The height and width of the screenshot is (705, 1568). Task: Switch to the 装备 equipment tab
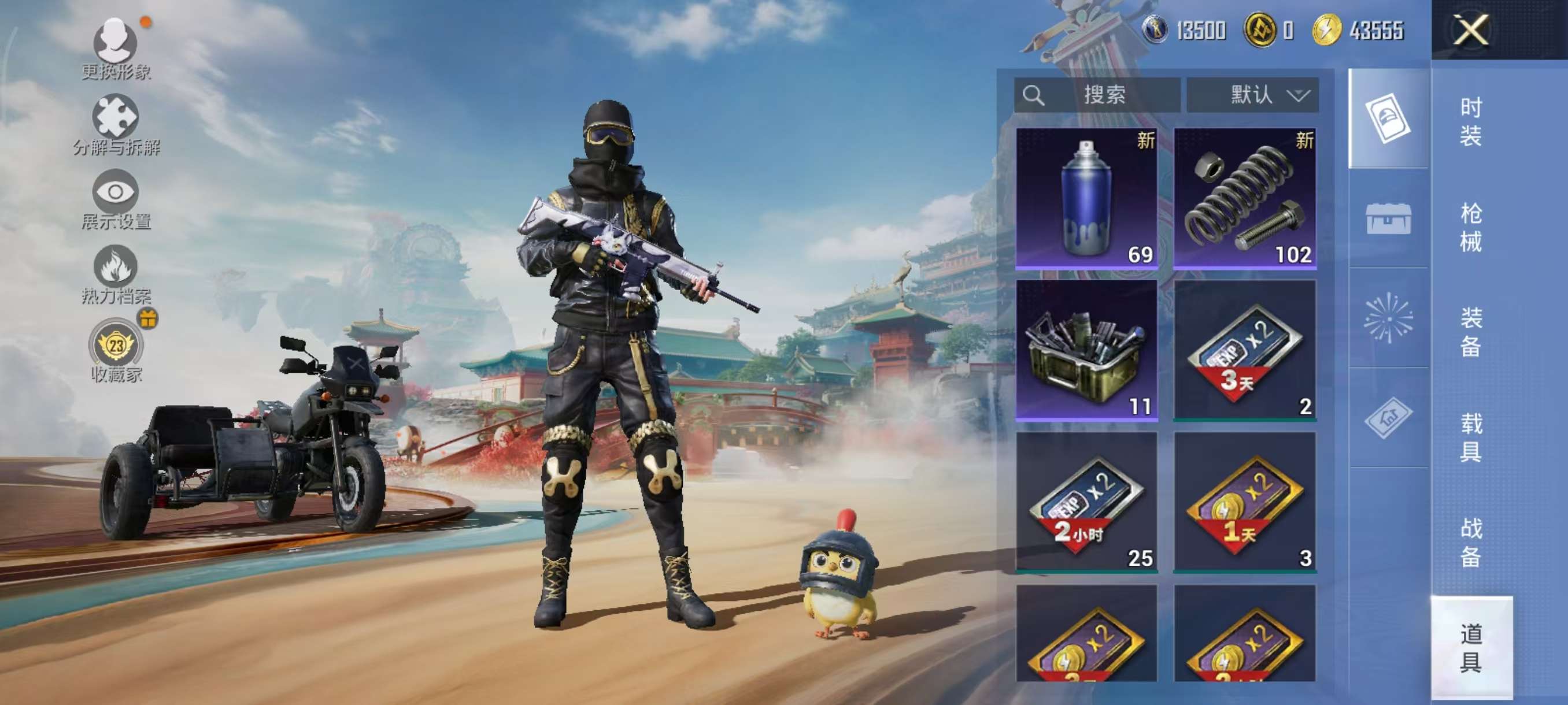[1471, 332]
